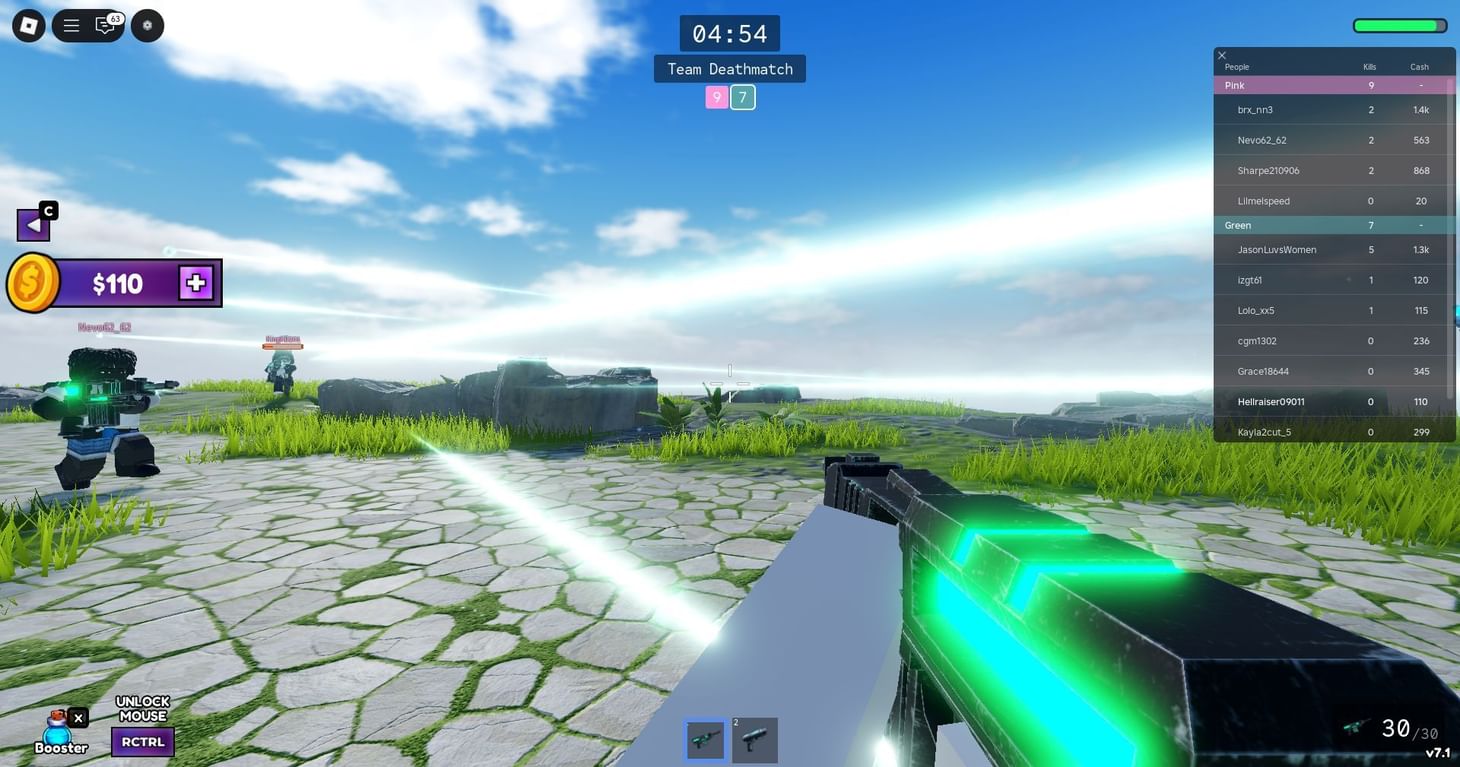
Task: Select the Kills column header
Action: click(x=1368, y=66)
